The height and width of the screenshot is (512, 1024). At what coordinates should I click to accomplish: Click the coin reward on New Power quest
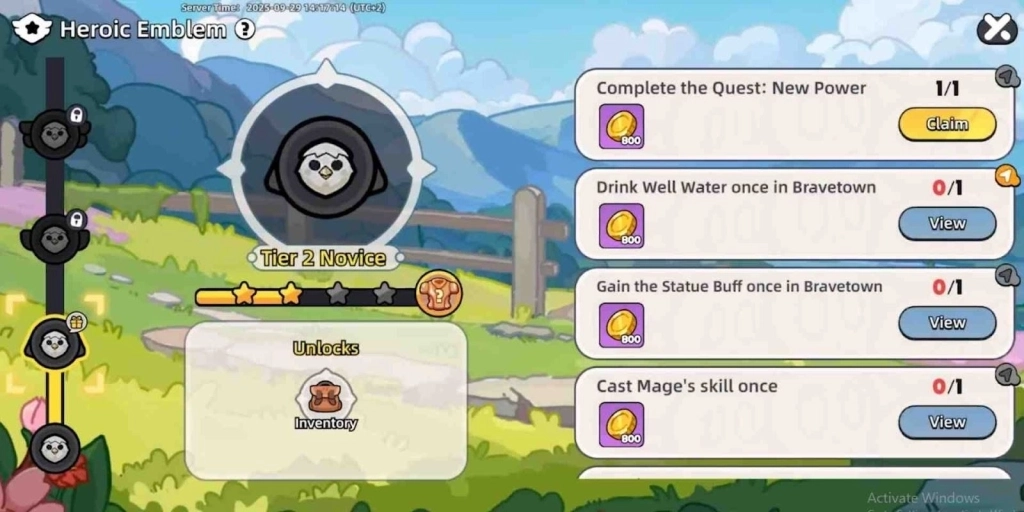pos(621,126)
